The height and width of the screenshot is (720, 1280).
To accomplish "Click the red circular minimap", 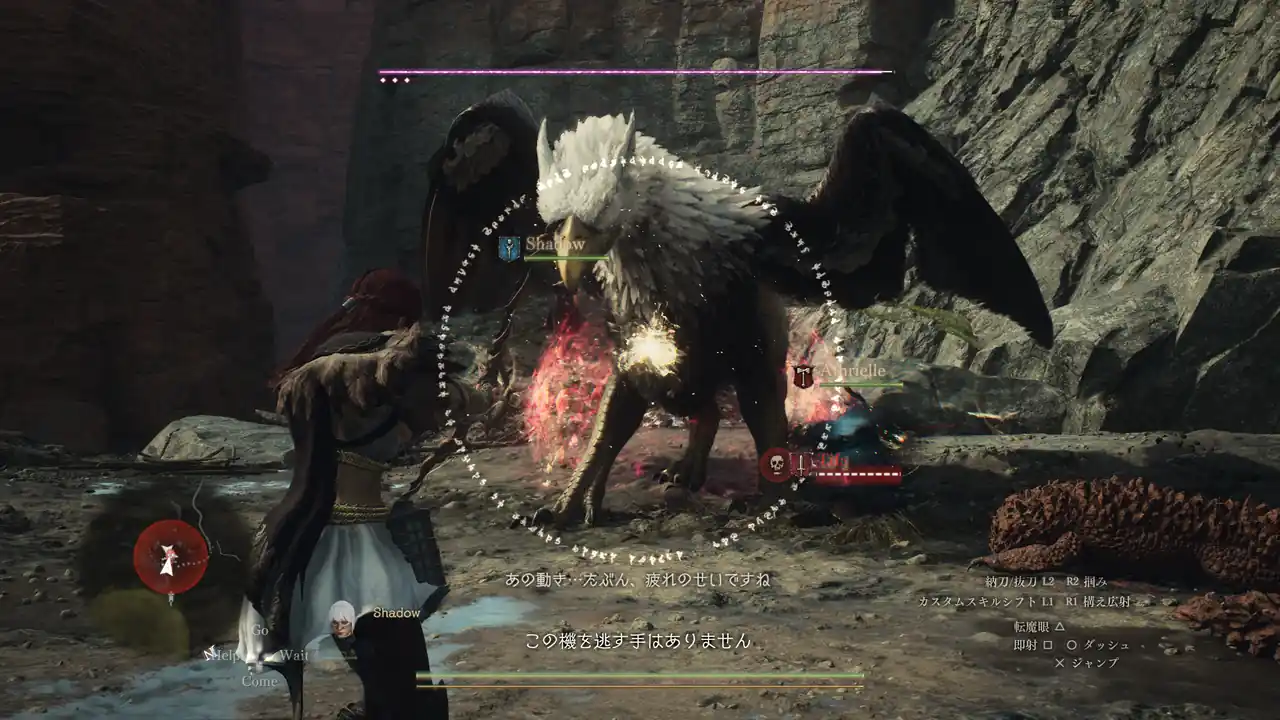I will click(171, 557).
